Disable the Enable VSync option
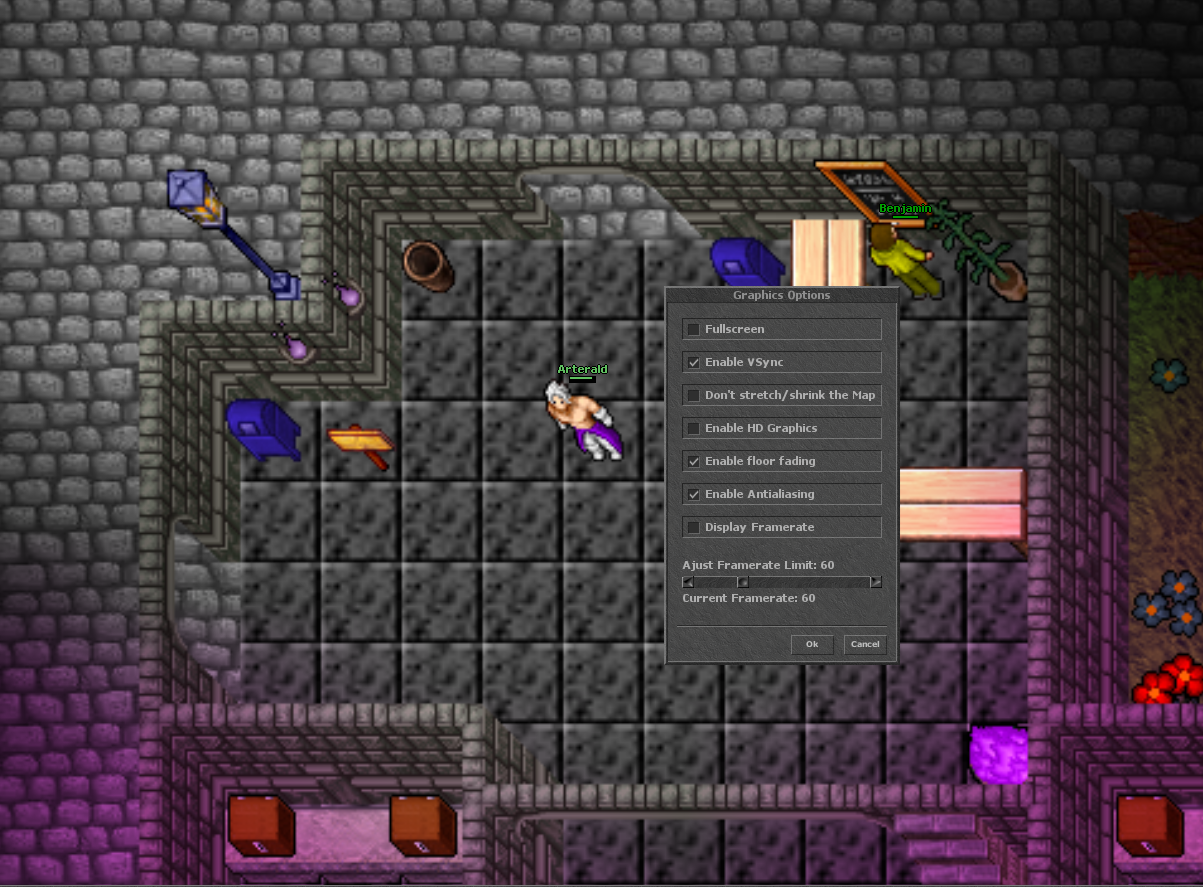This screenshot has height=887, width=1203. 693,362
